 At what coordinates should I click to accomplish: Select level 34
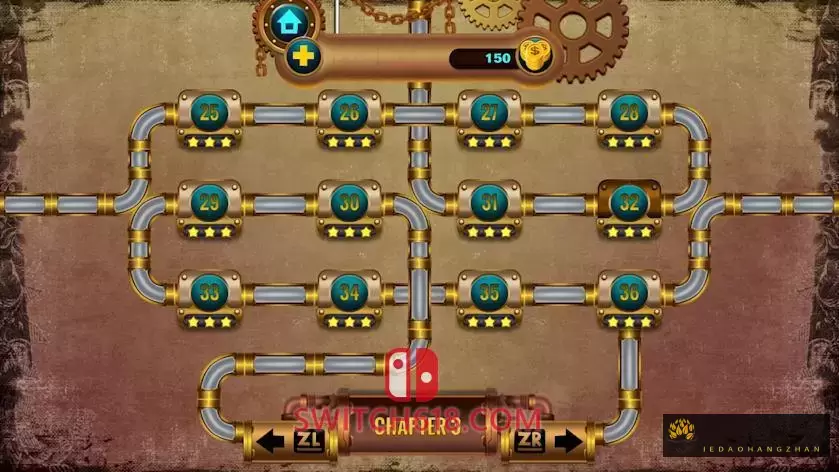tap(349, 293)
